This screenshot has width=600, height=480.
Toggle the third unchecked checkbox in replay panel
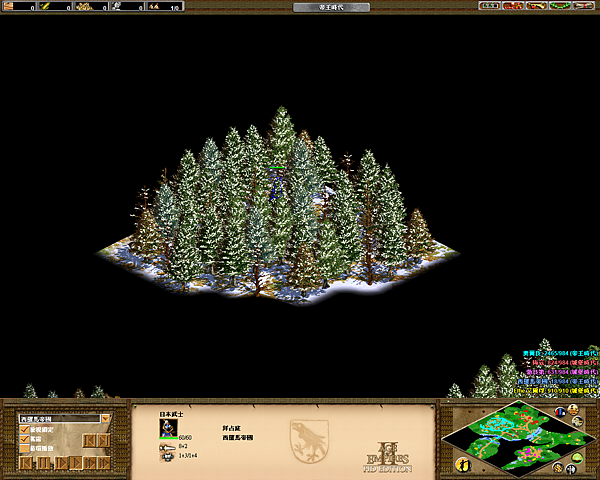click(x=25, y=449)
